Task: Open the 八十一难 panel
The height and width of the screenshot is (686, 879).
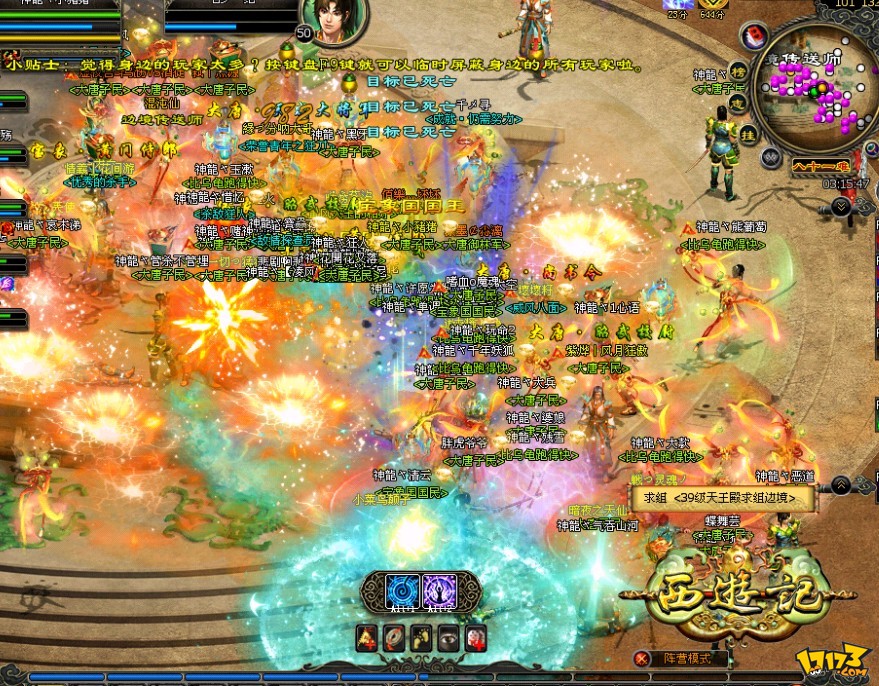Action: 819,167
